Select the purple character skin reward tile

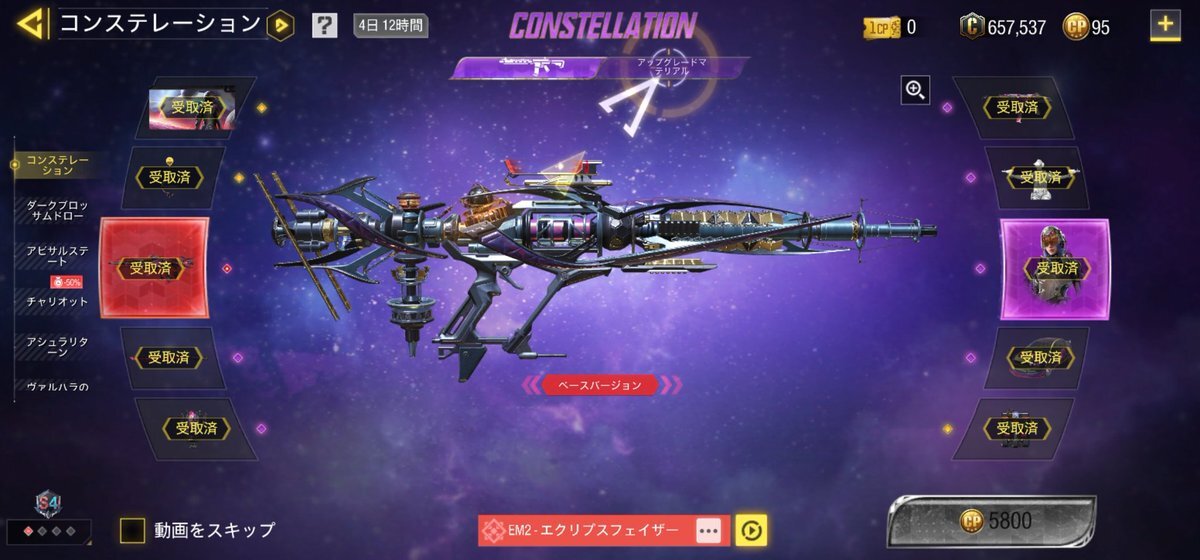click(x=1055, y=268)
